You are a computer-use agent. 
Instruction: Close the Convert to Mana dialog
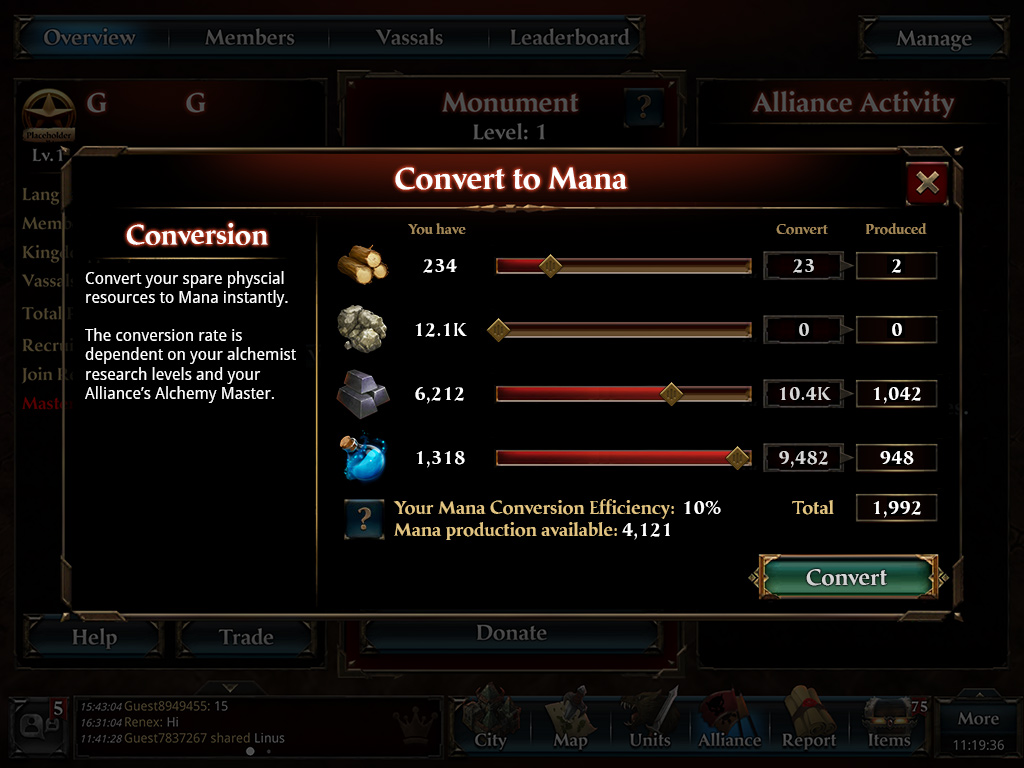(927, 182)
